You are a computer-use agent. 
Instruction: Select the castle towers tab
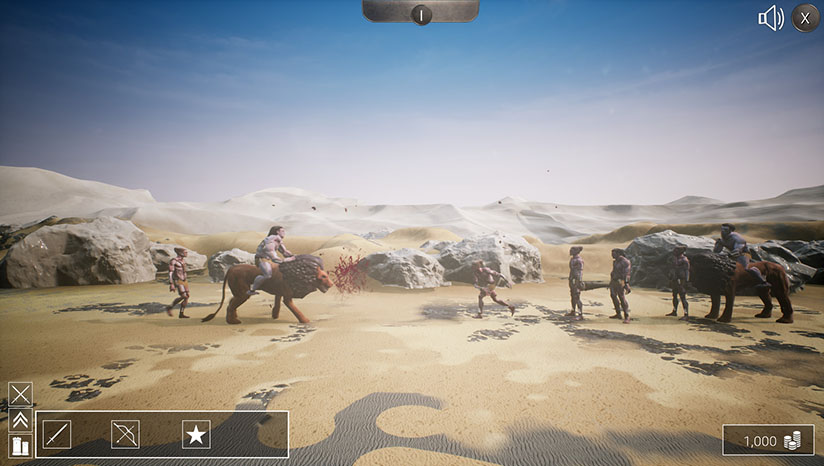point(20,446)
